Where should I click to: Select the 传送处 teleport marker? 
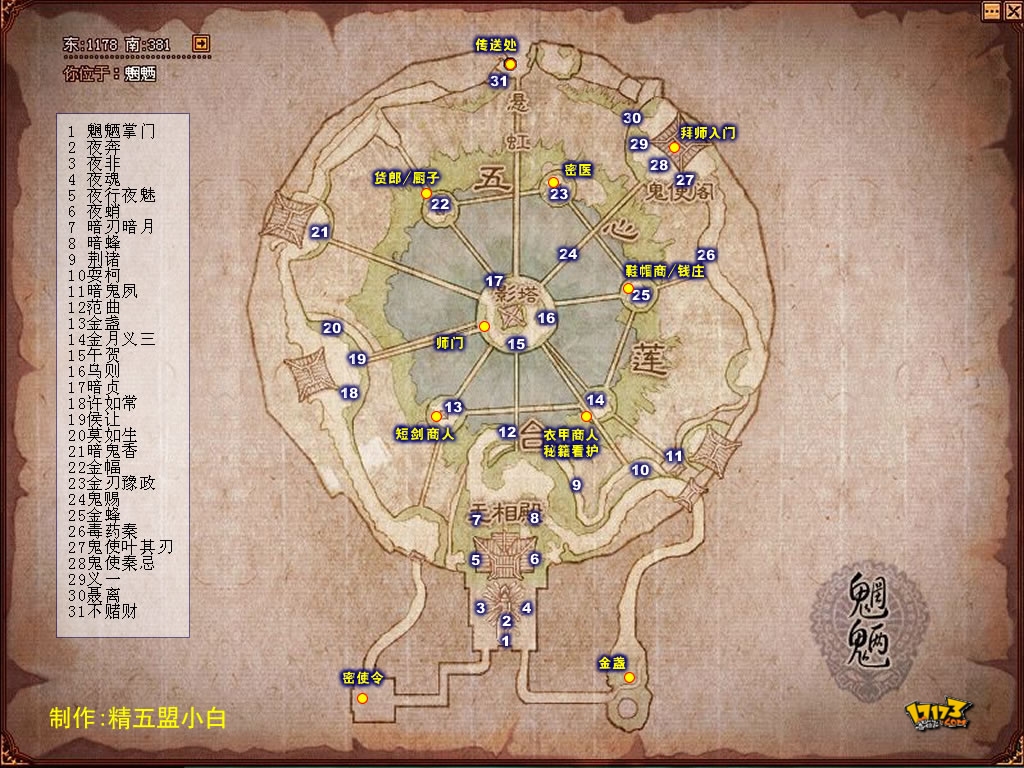point(510,64)
